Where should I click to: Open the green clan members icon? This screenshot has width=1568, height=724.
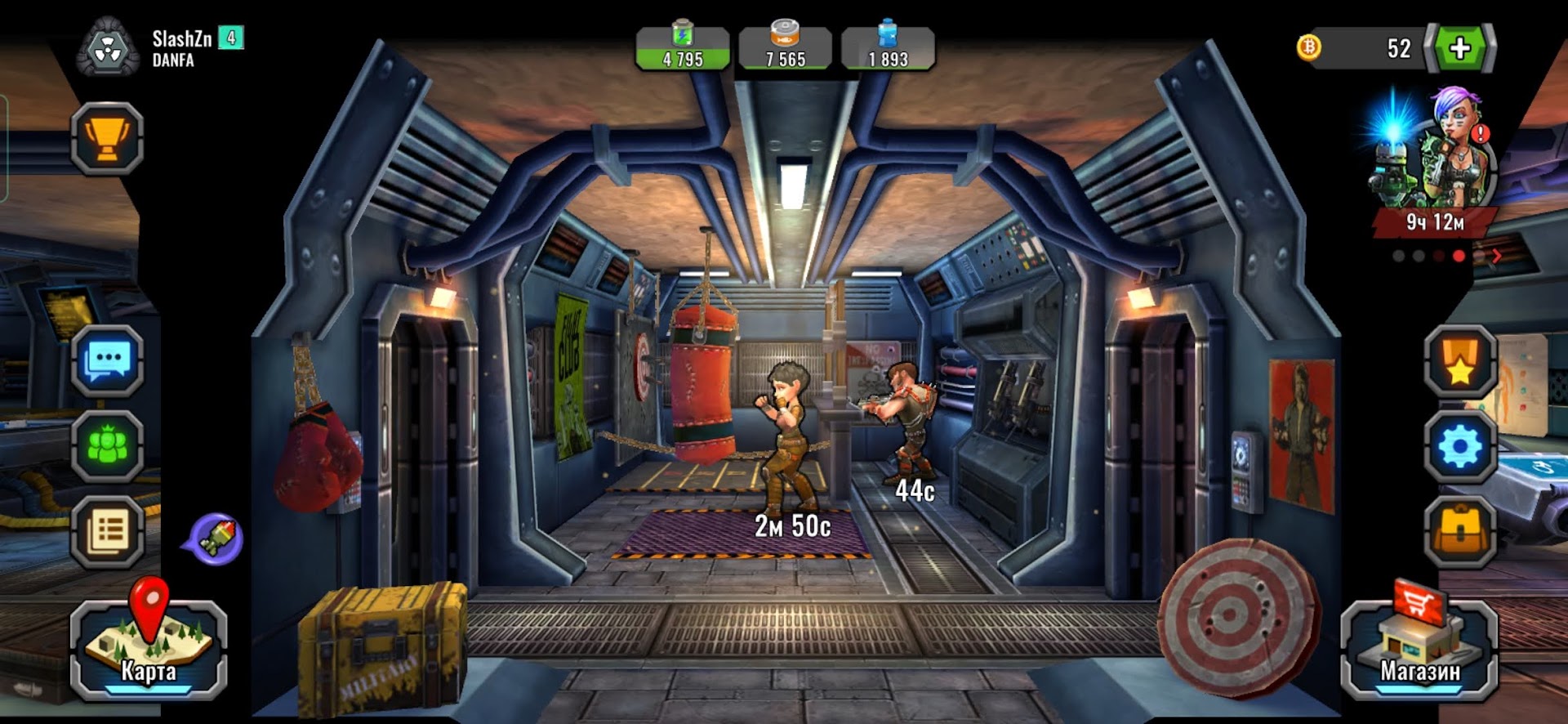[107, 447]
